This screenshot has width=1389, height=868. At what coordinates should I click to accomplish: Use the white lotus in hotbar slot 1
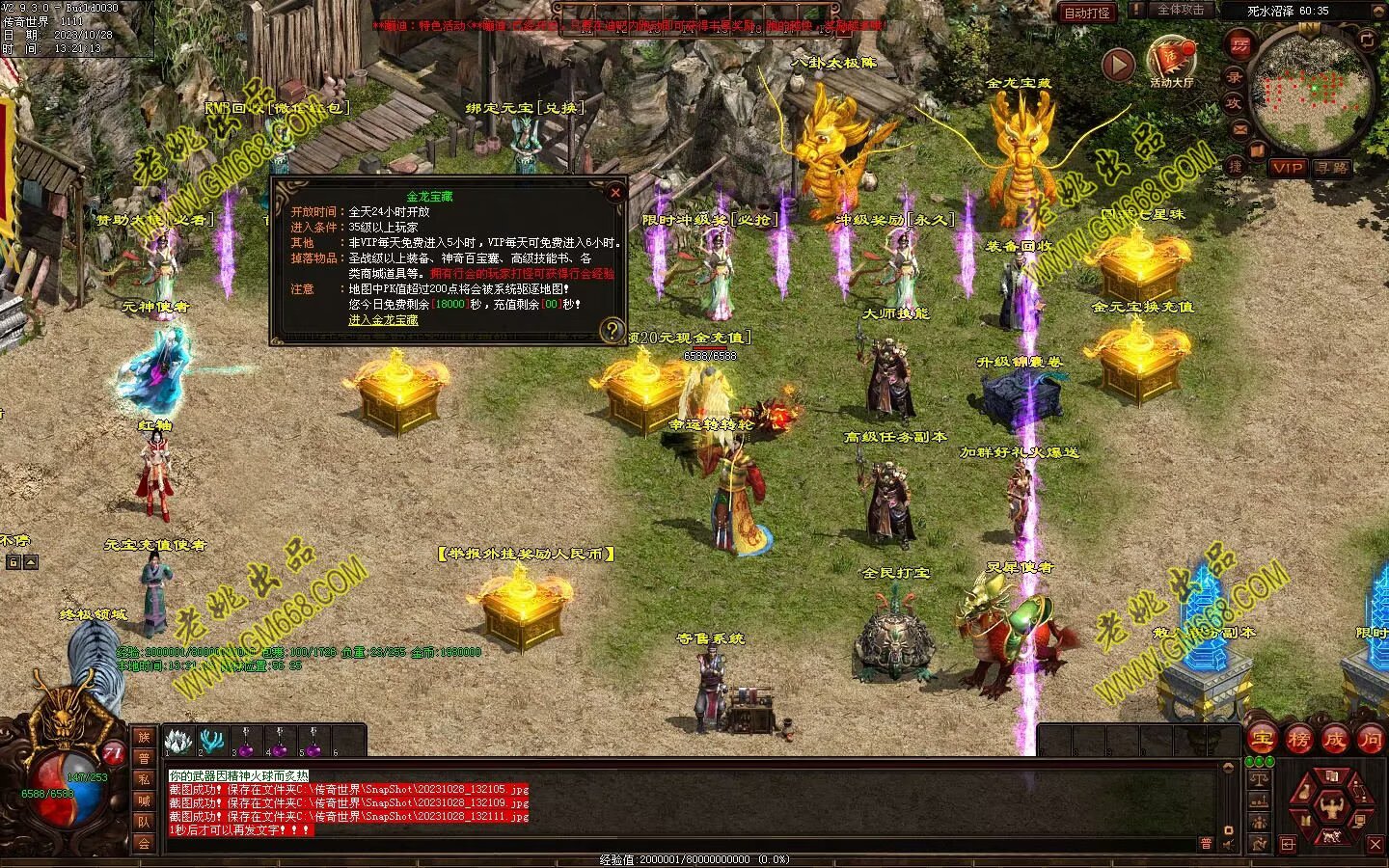tap(177, 742)
